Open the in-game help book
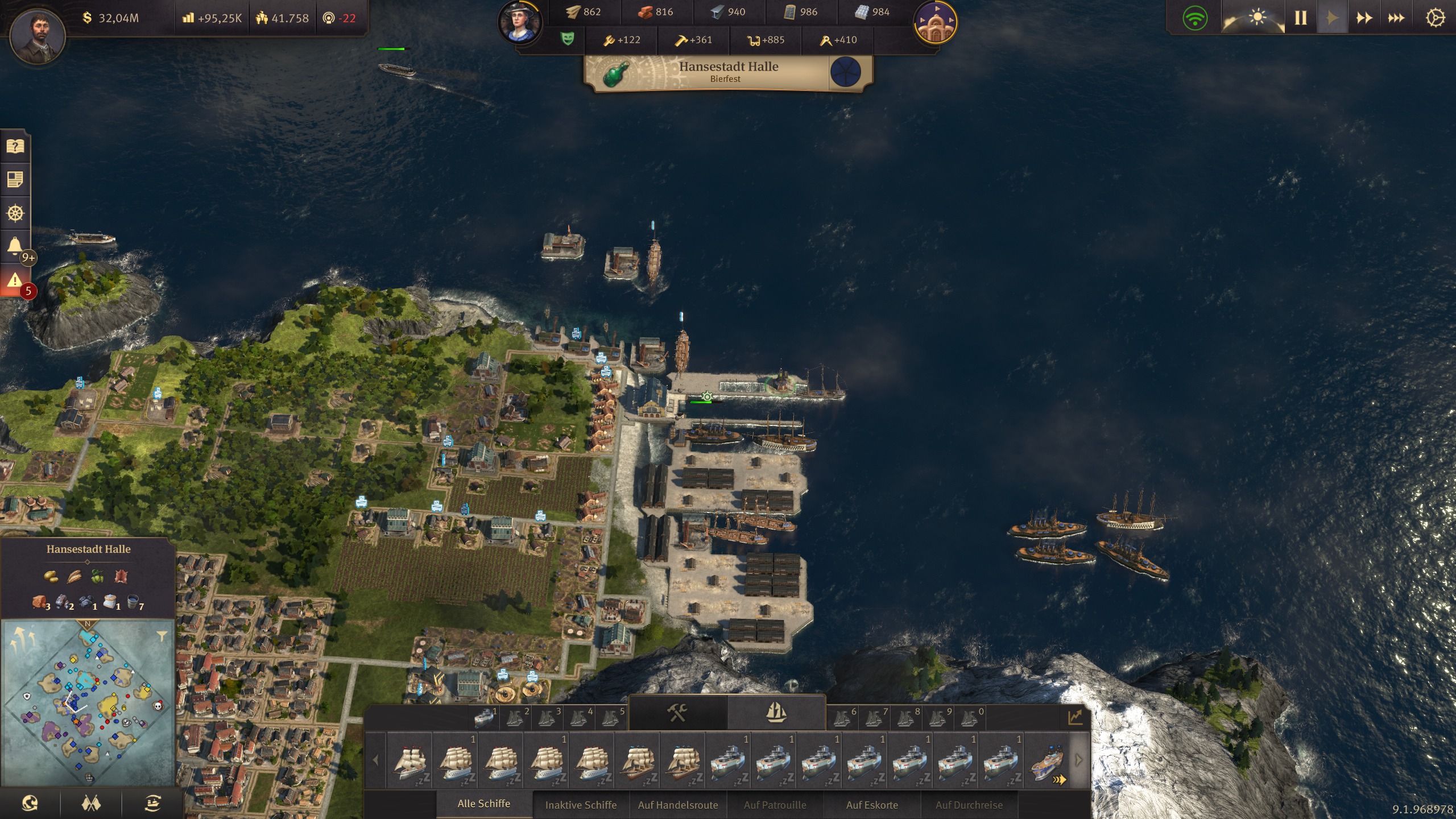This screenshot has width=1456, height=819. [15, 147]
